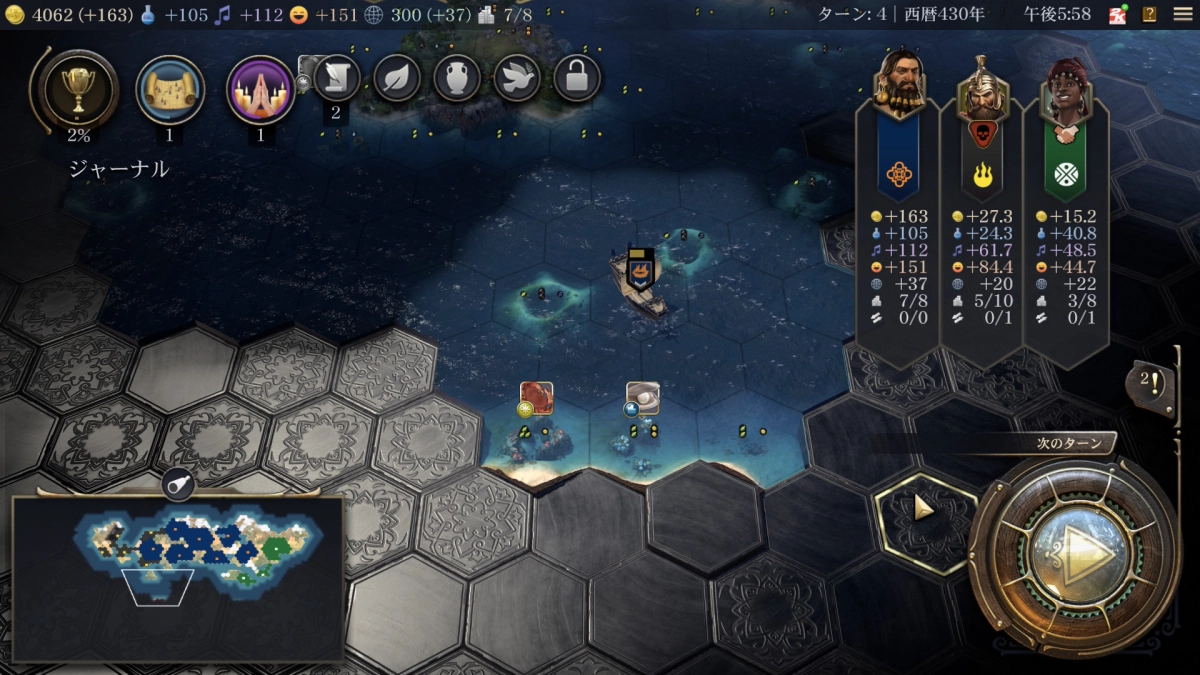Select the leaf icon button

[397, 77]
